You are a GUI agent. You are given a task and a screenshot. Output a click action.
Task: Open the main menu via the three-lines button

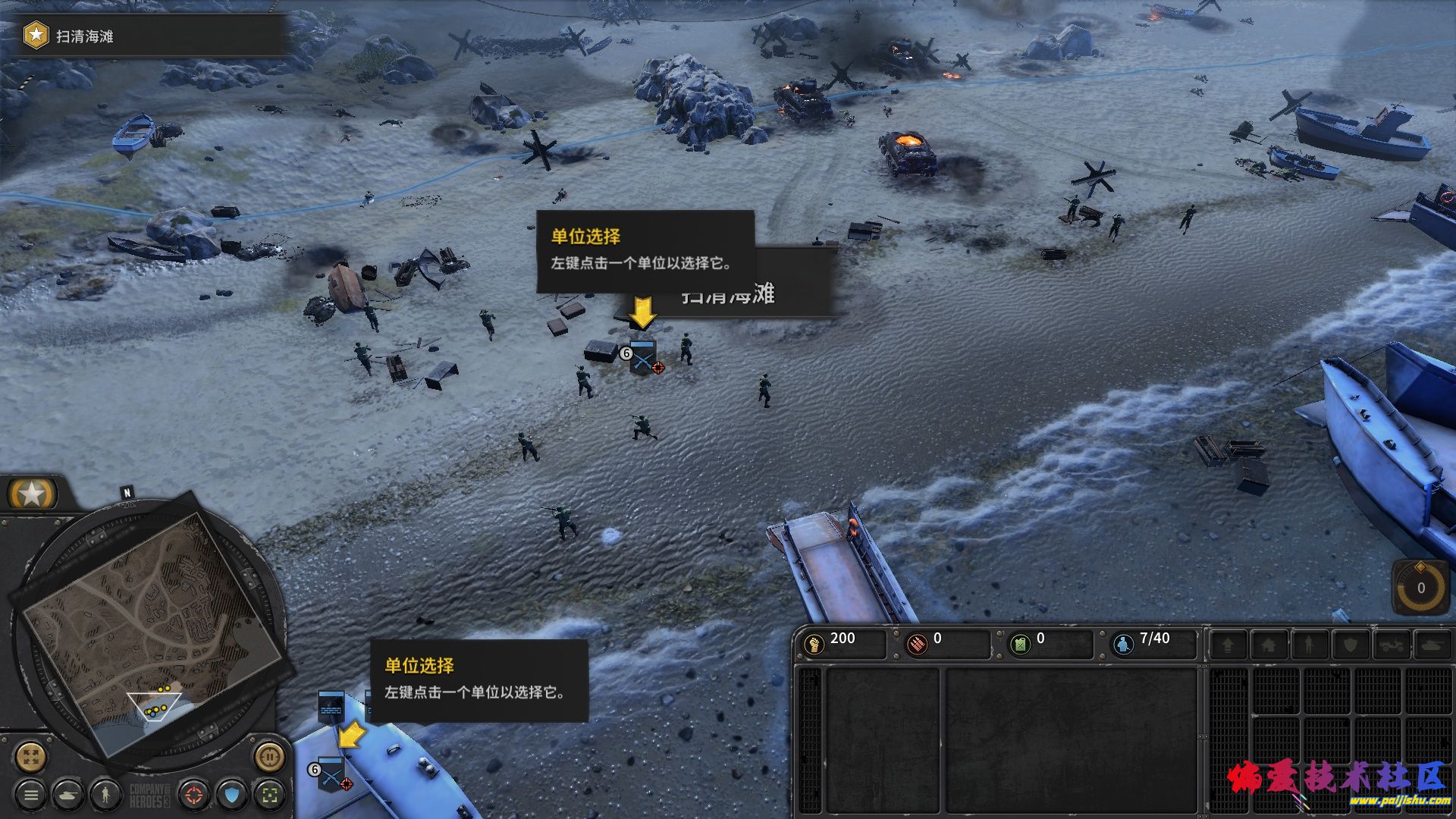(x=31, y=795)
